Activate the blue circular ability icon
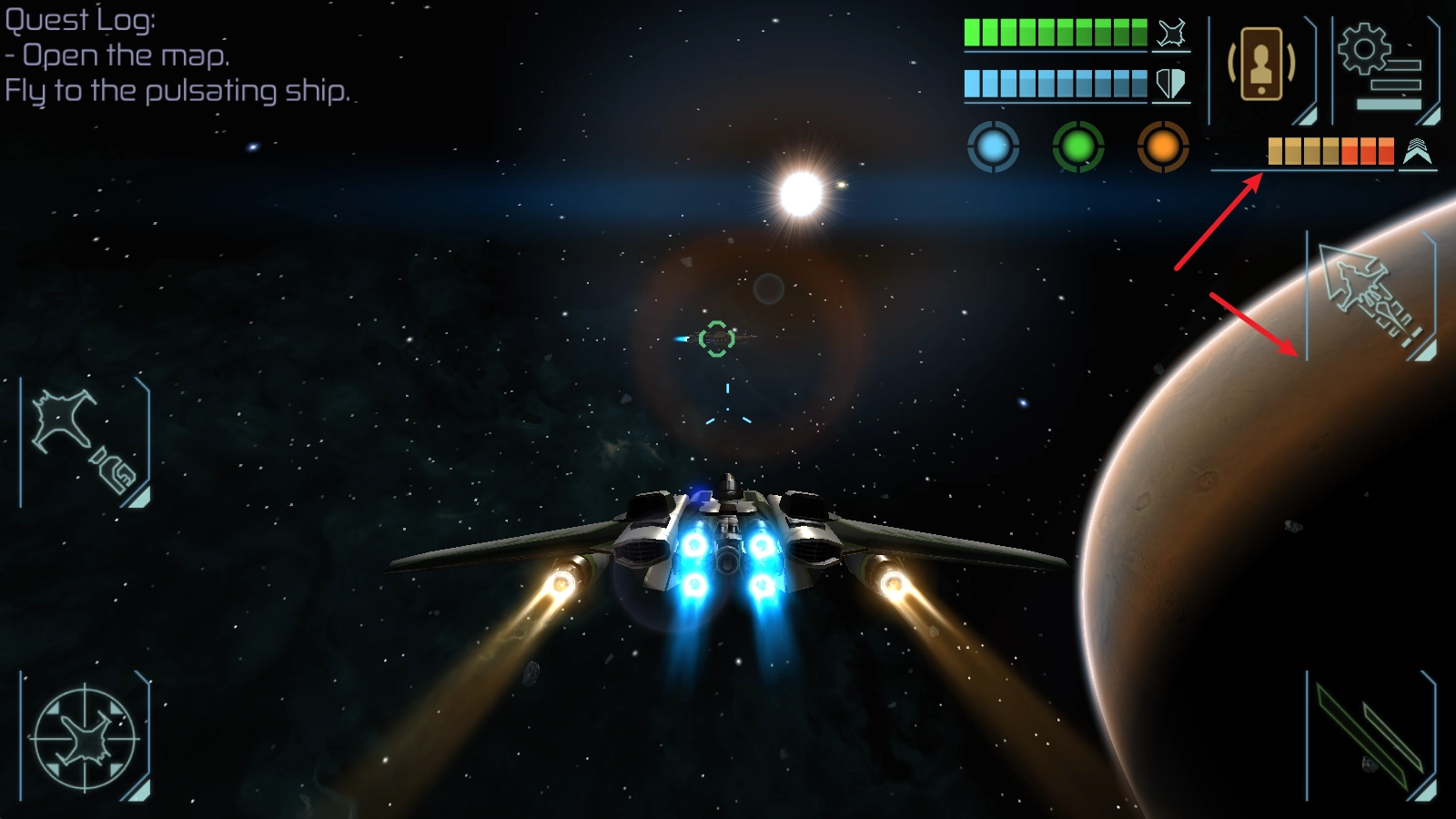 pos(993,147)
